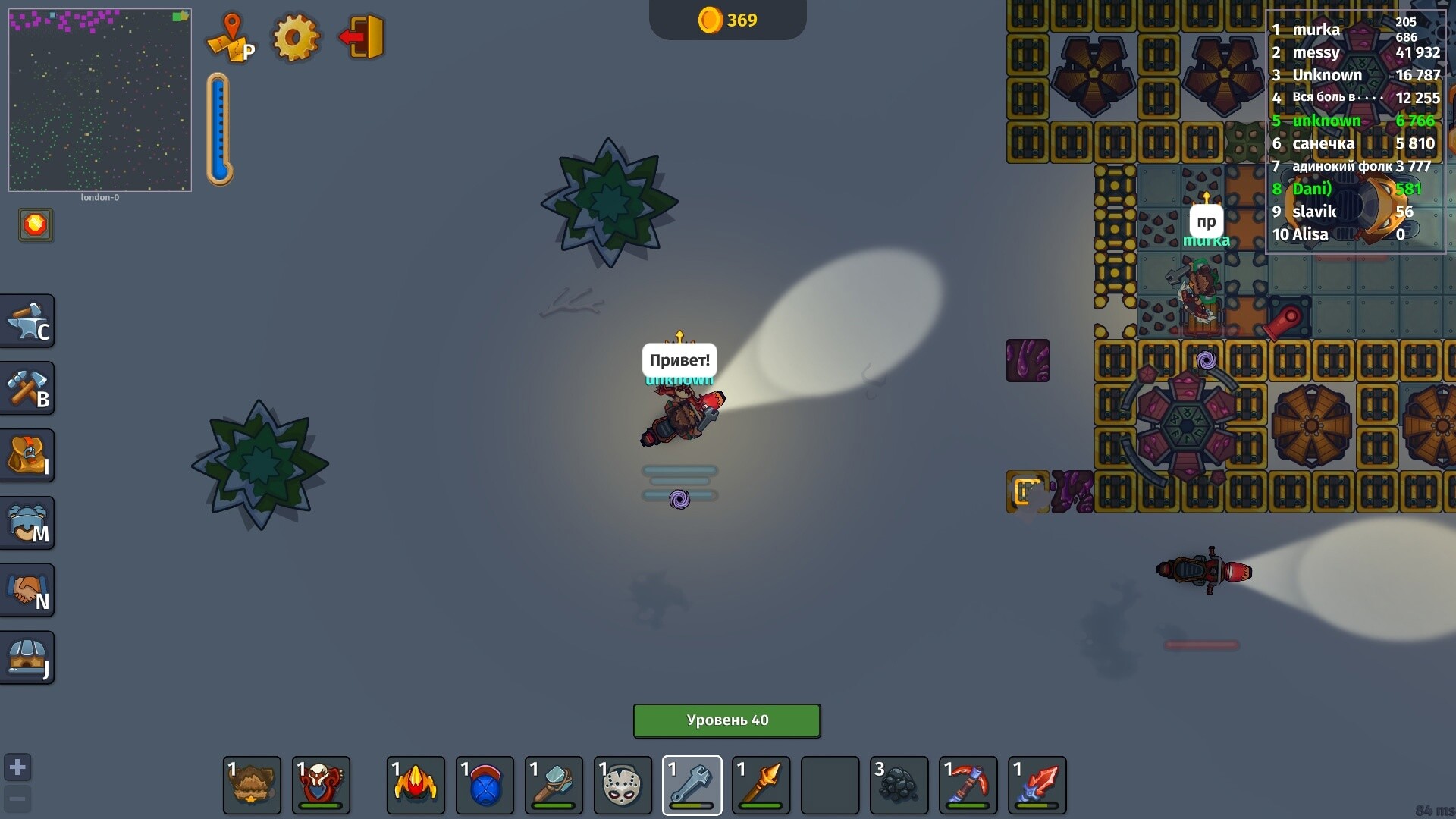
Task: Click the Уровень 40 button
Action: pyautogui.click(x=726, y=720)
